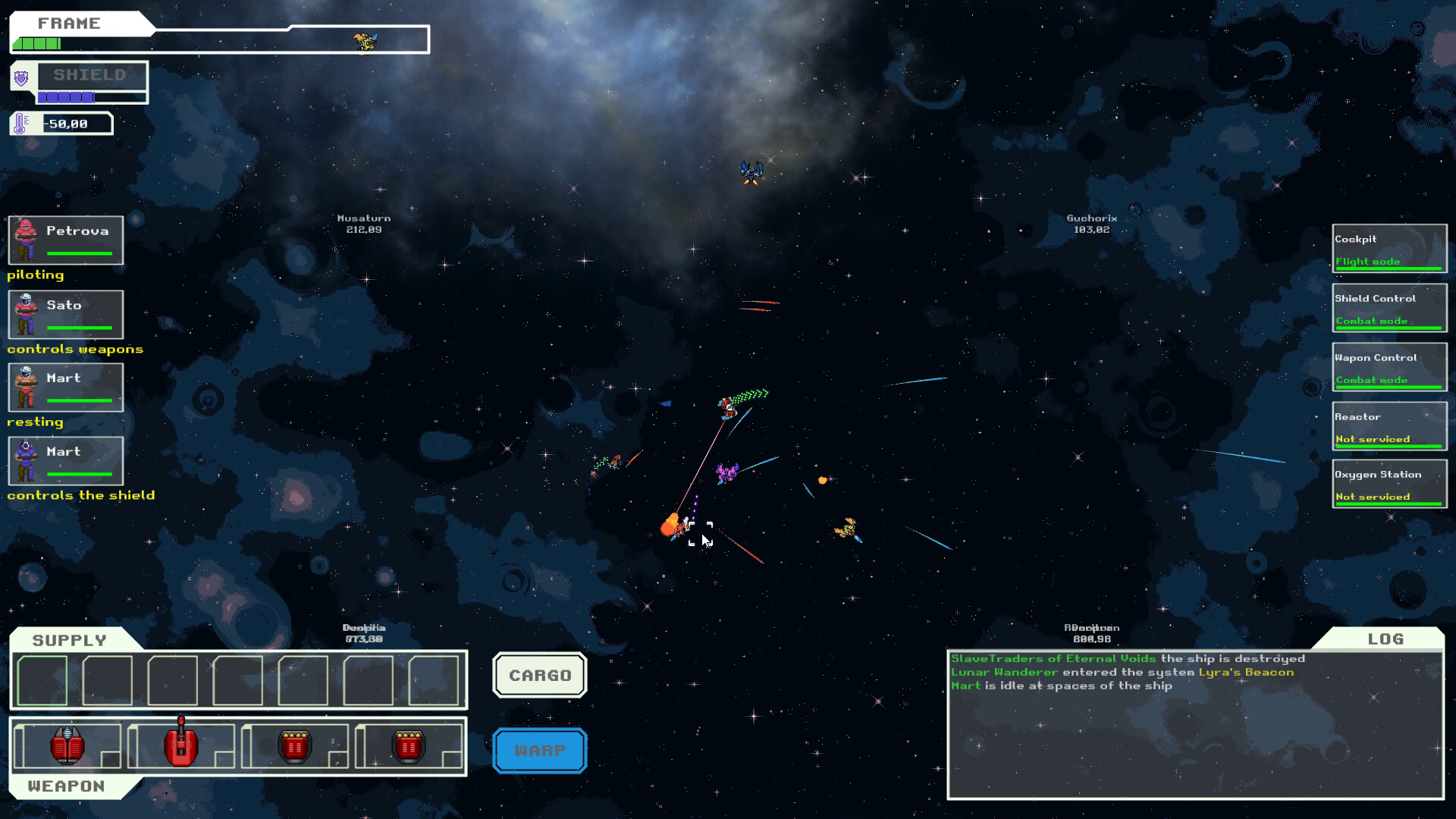Viewport: 1456px width, 819px height.
Task: Select crew member Sato
Action: (x=66, y=314)
